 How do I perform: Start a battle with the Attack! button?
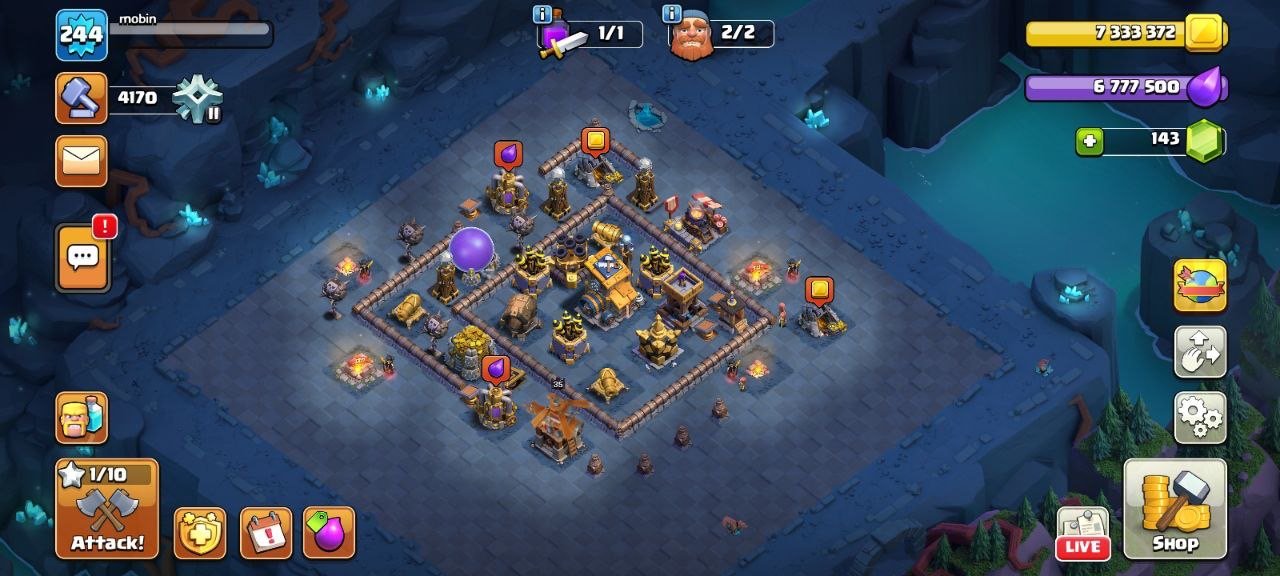tap(107, 509)
